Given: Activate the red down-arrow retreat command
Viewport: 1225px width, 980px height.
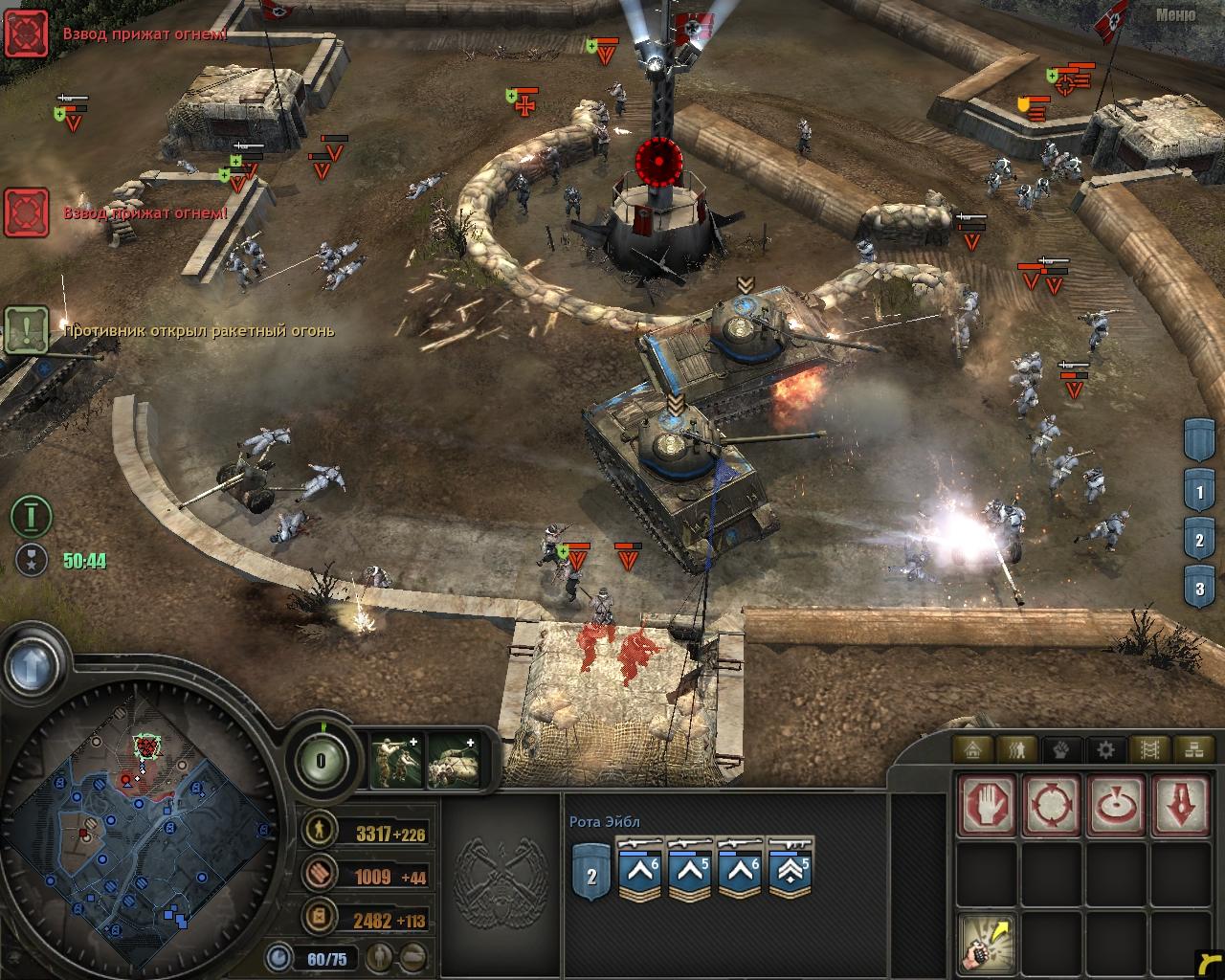Looking at the screenshot, I should pyautogui.click(x=1181, y=804).
